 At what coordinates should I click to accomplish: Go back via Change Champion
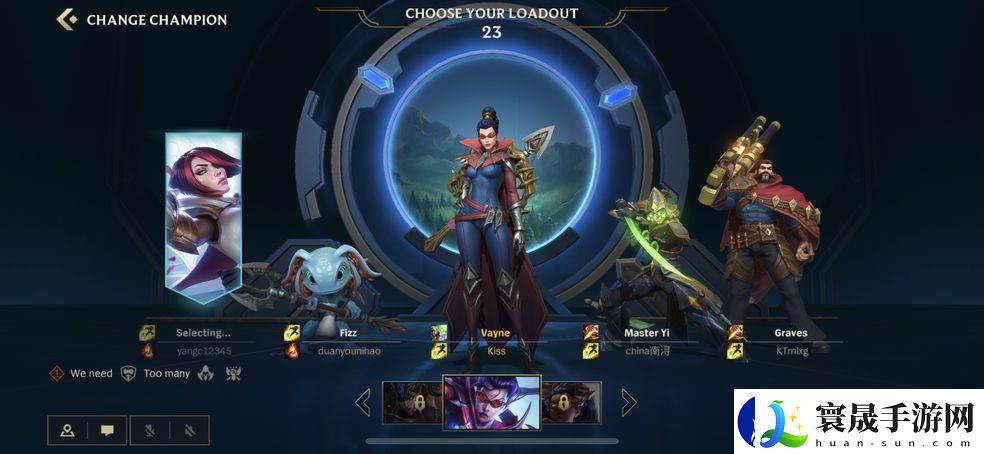pyautogui.click(x=142, y=19)
